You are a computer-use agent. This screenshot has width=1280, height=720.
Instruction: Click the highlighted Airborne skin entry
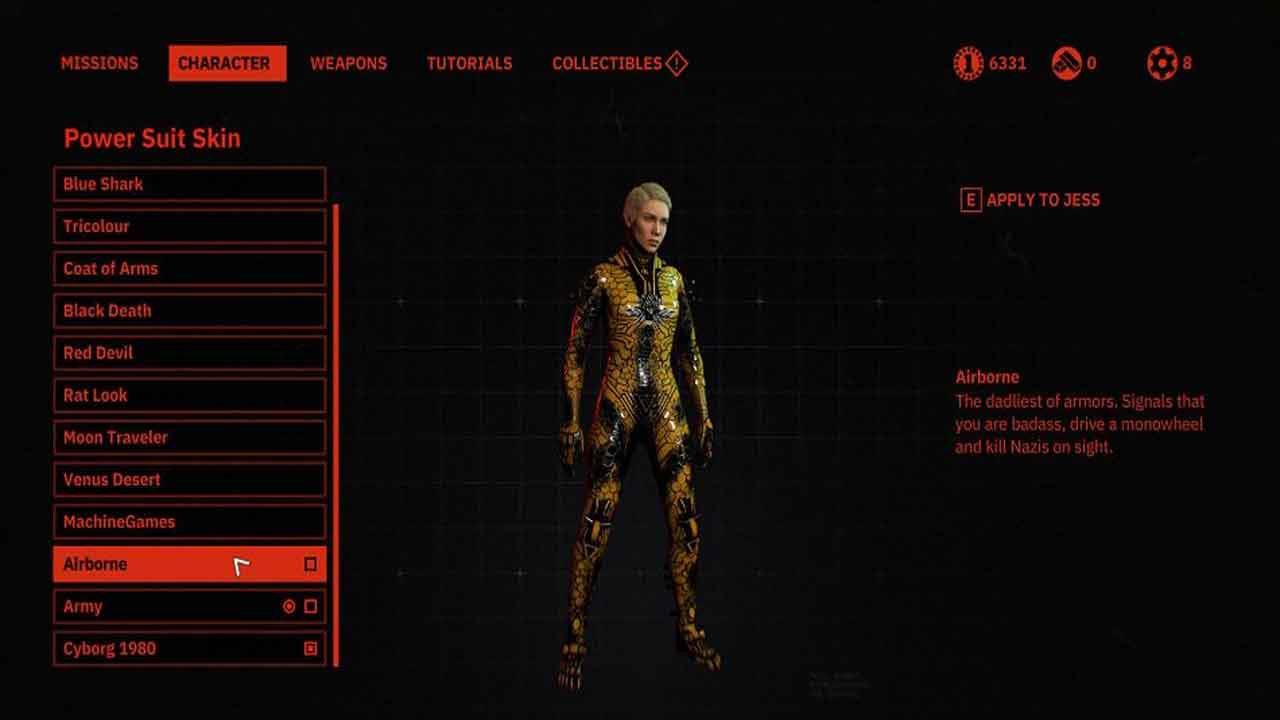pos(189,564)
